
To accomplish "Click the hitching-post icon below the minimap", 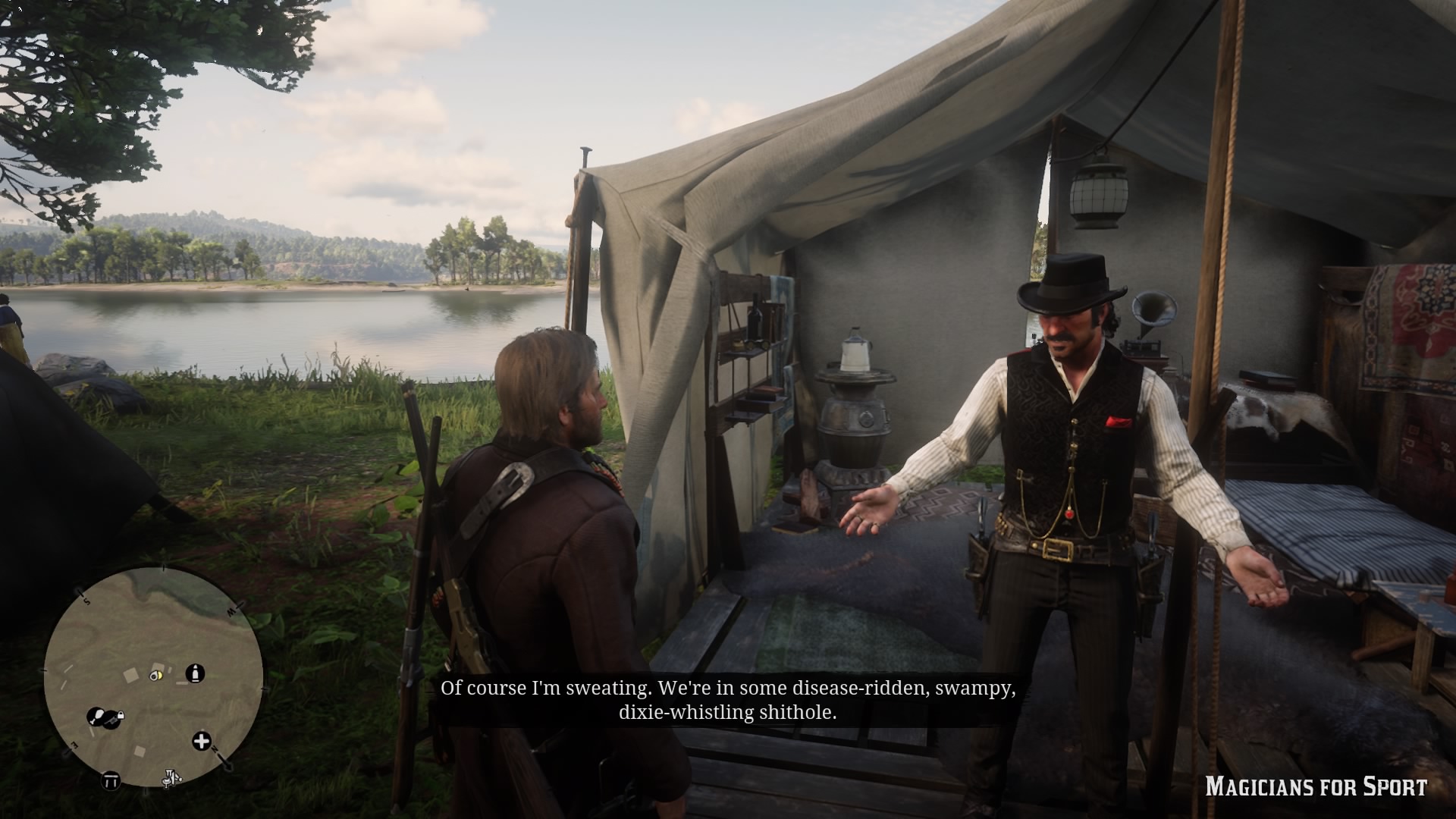I will point(171,779).
